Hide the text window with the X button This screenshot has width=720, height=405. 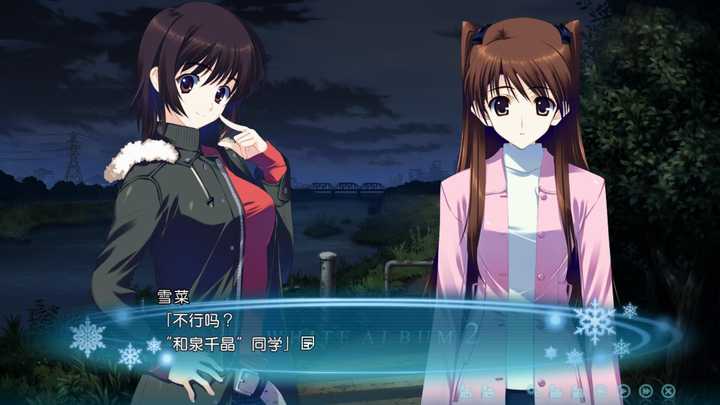point(668,391)
